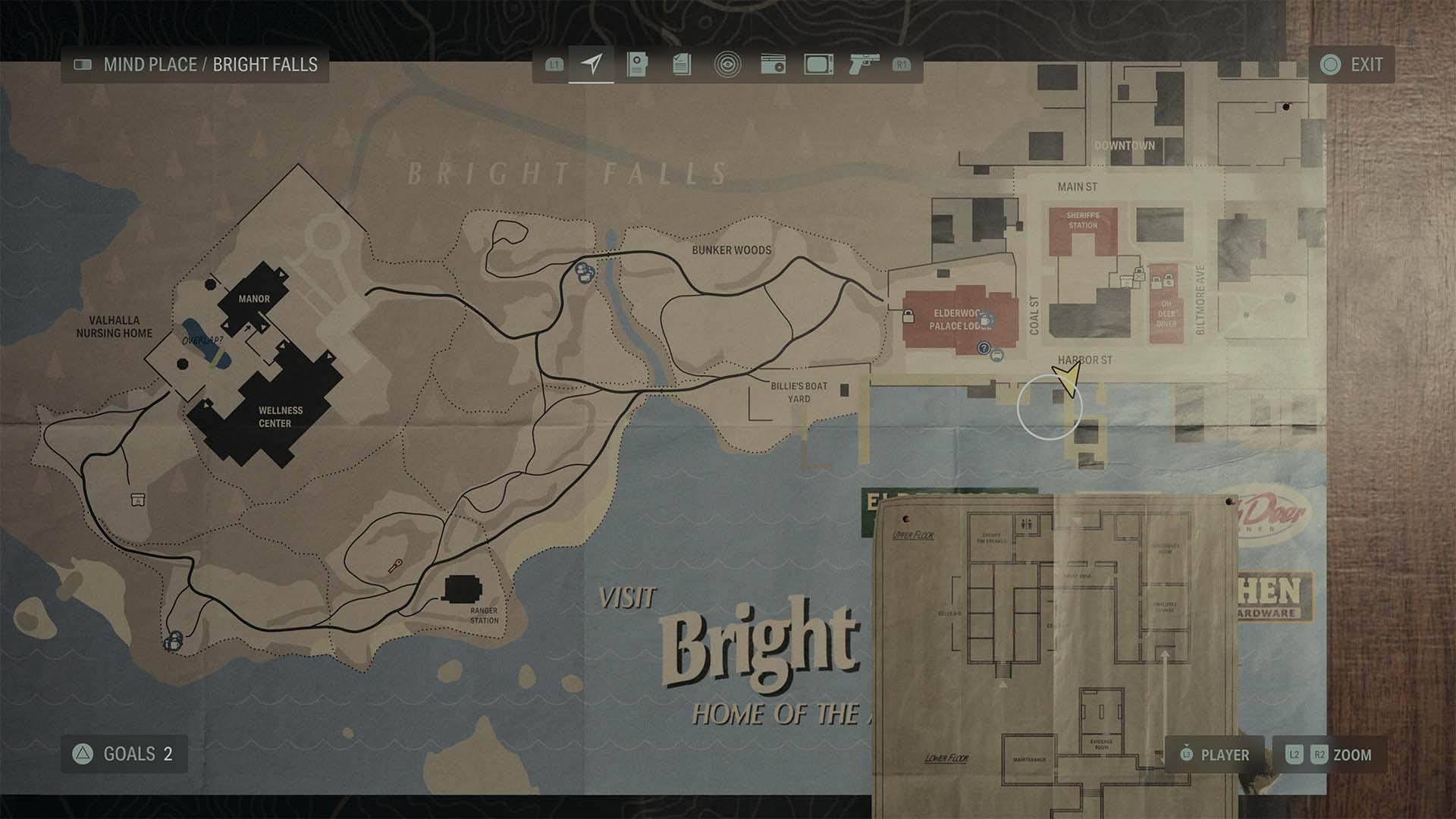Click the locked mailbox icon near the Sheriff's Station
This screenshot has height=819, width=1456.
1139,276
